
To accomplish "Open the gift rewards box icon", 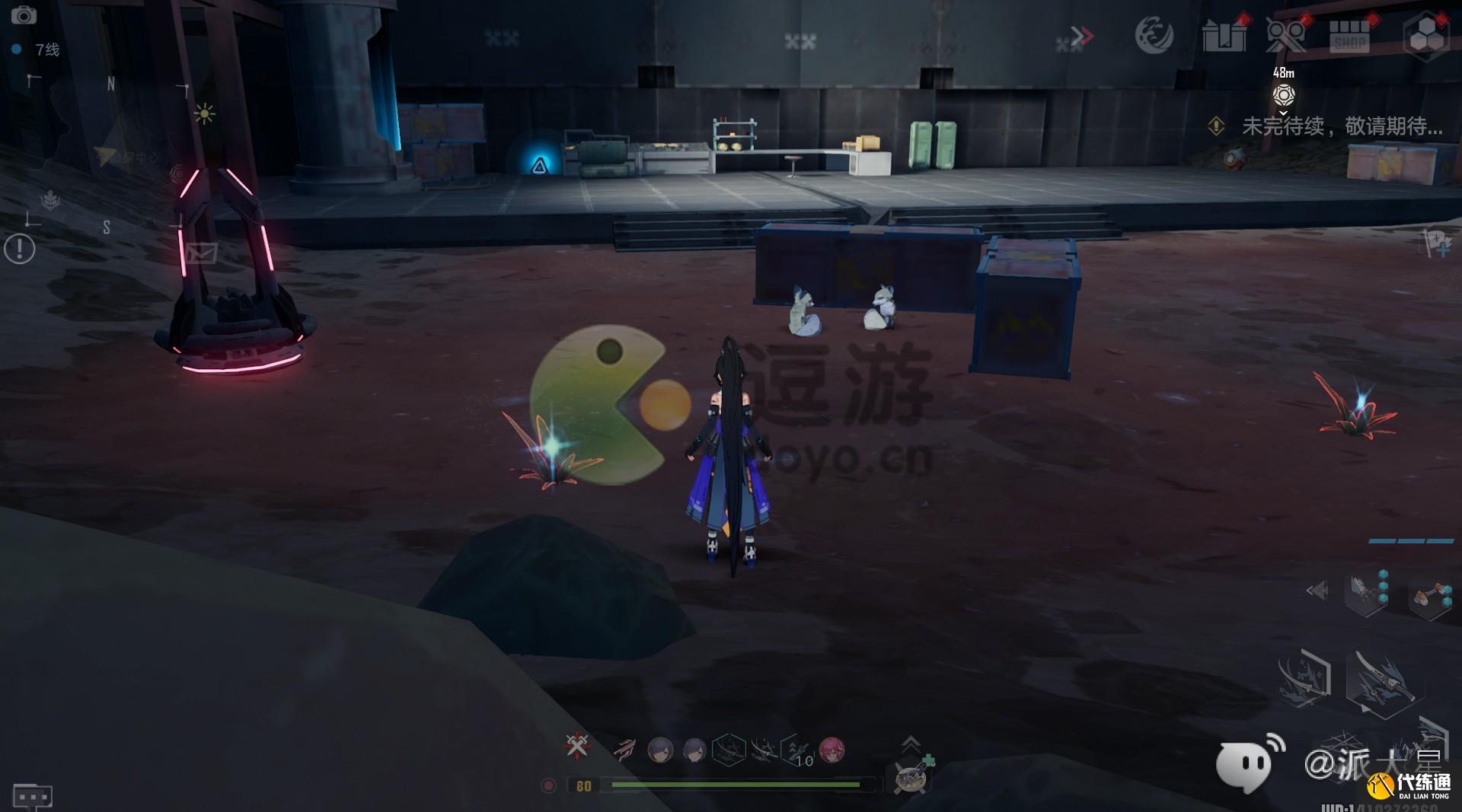I will click(x=1224, y=34).
